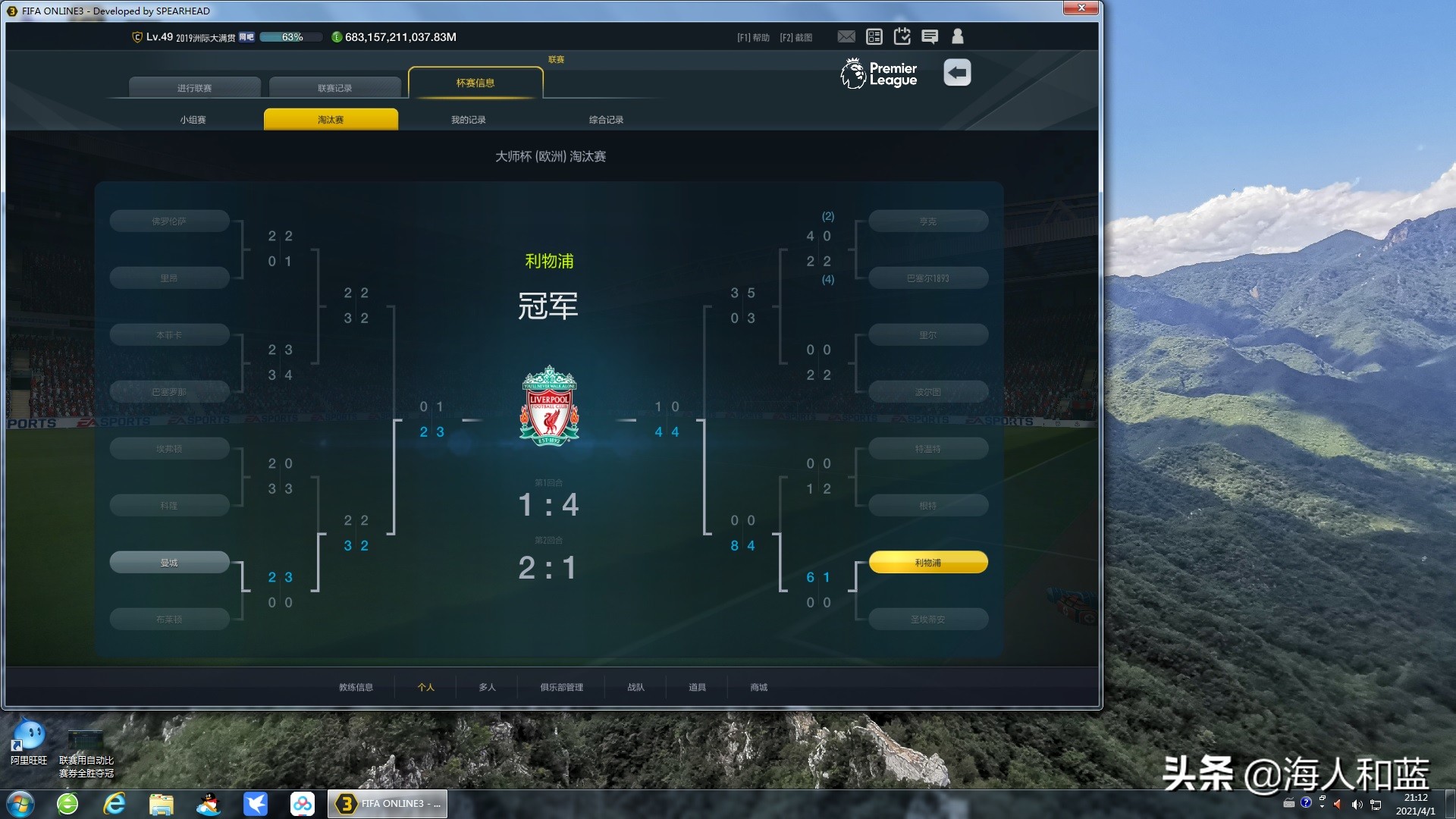Open the Windows Start button
Screen dimensions: 1456x819
[20, 803]
